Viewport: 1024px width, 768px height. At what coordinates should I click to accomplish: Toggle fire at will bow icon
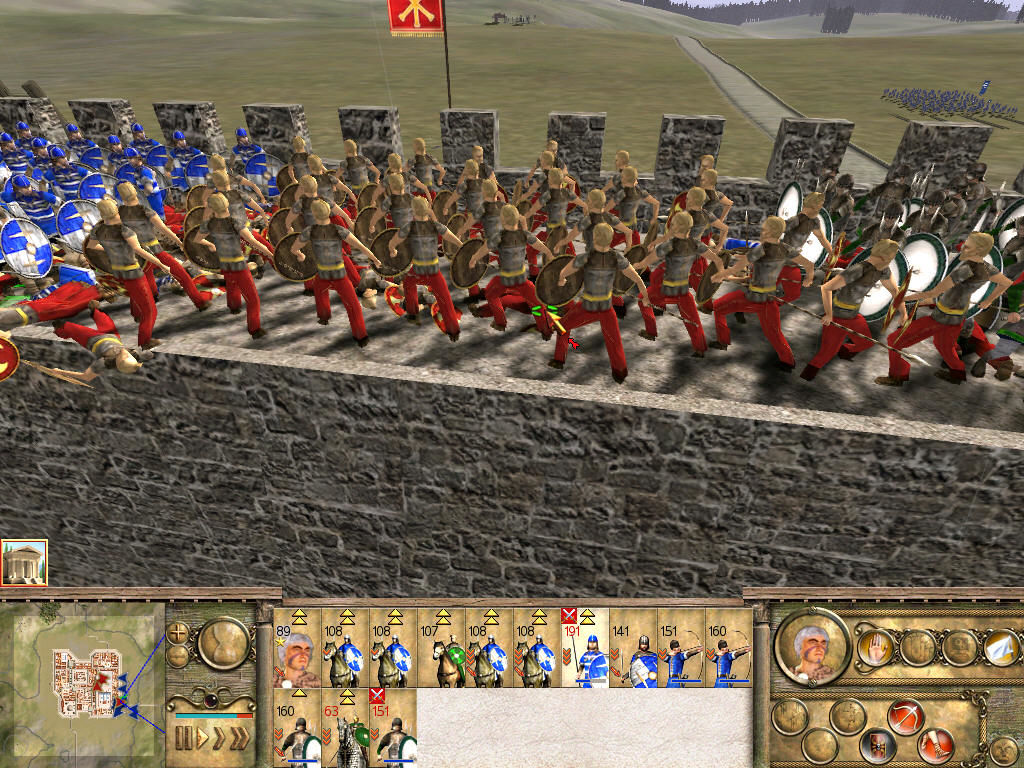pyautogui.click(x=905, y=716)
